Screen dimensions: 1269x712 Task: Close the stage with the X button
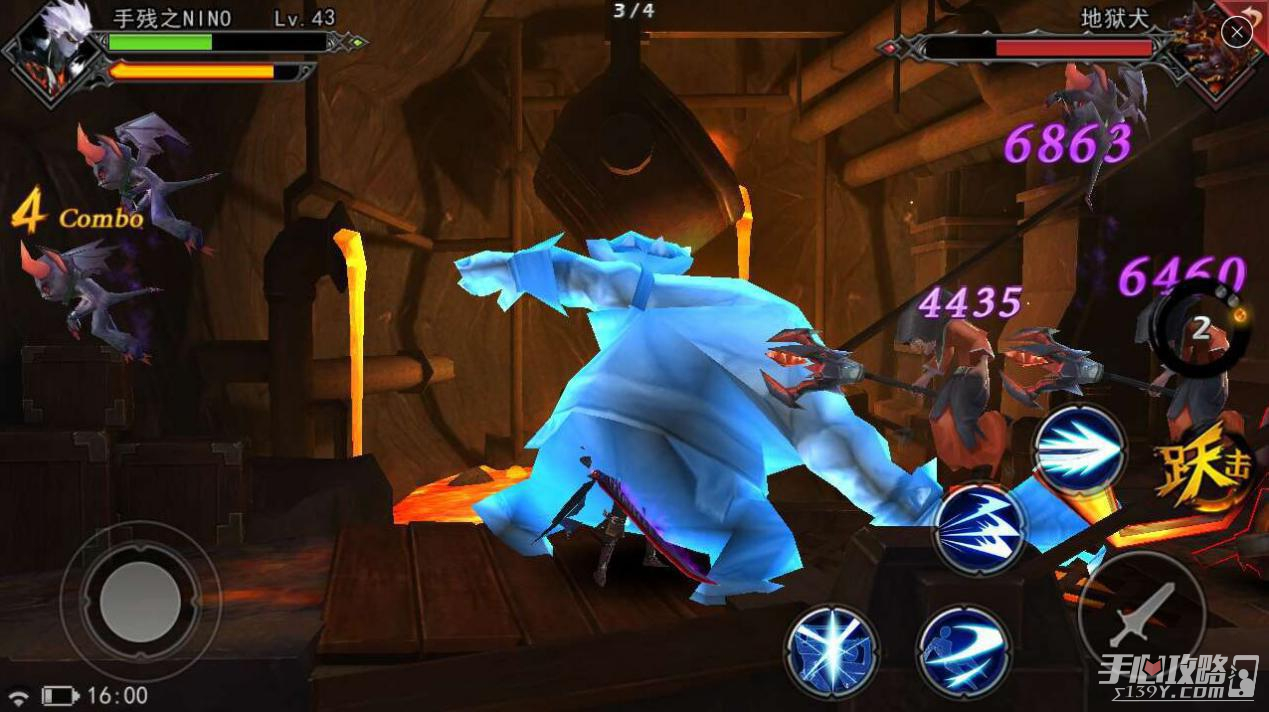click(1237, 33)
